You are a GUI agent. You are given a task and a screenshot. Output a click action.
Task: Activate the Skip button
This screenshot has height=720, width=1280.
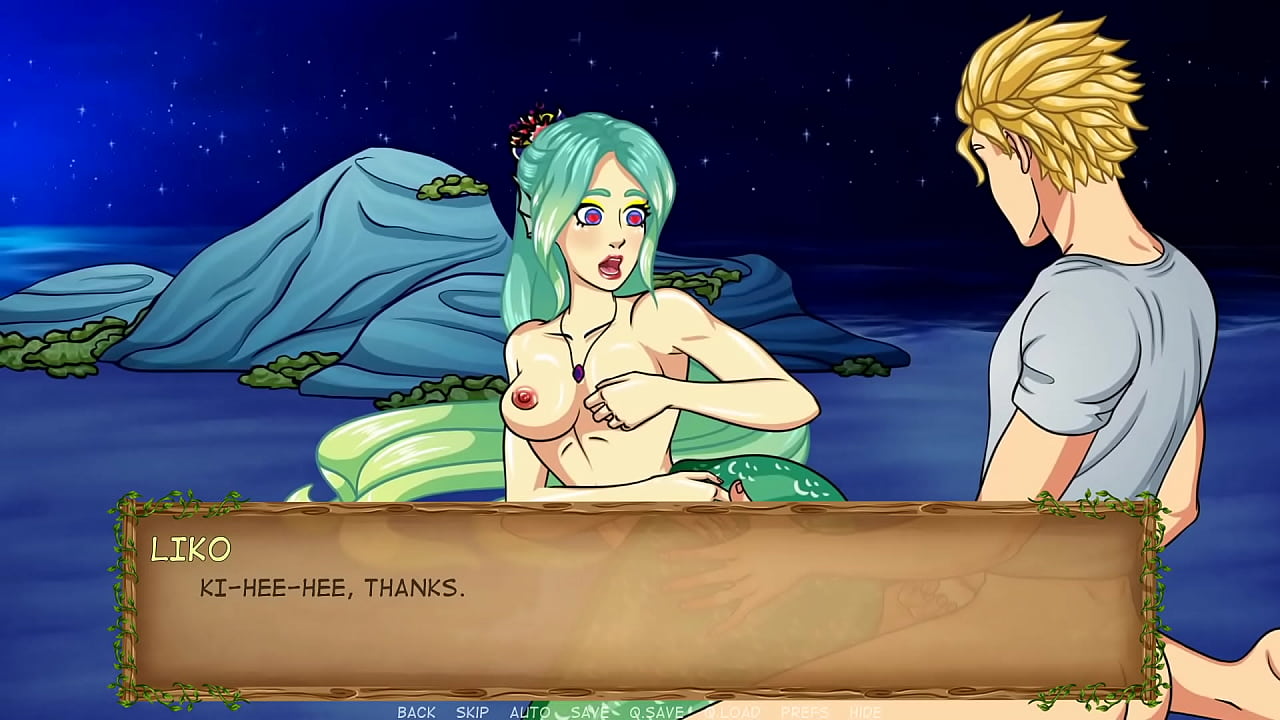472,712
